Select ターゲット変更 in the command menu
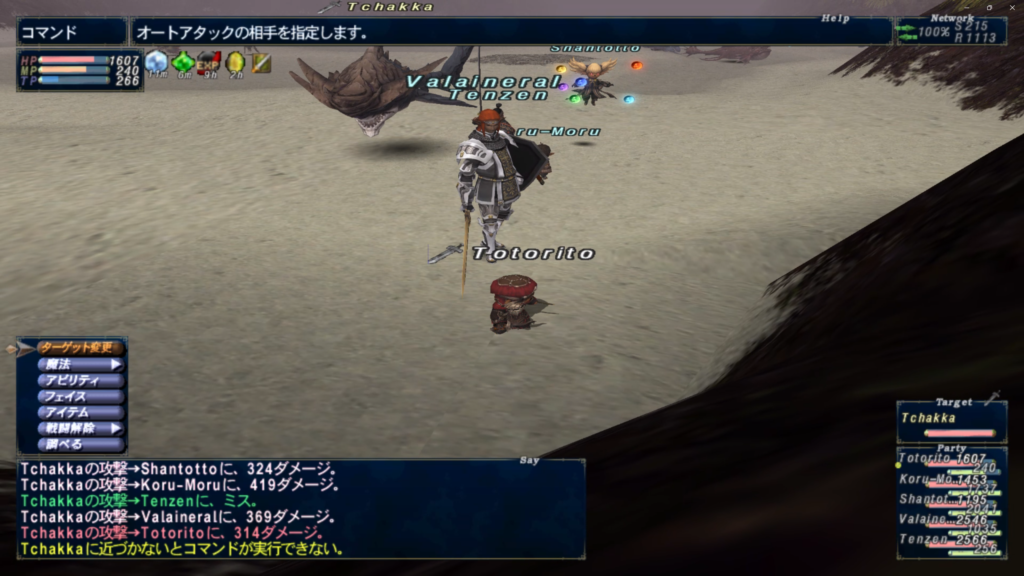1024x576 pixels. [x=80, y=348]
